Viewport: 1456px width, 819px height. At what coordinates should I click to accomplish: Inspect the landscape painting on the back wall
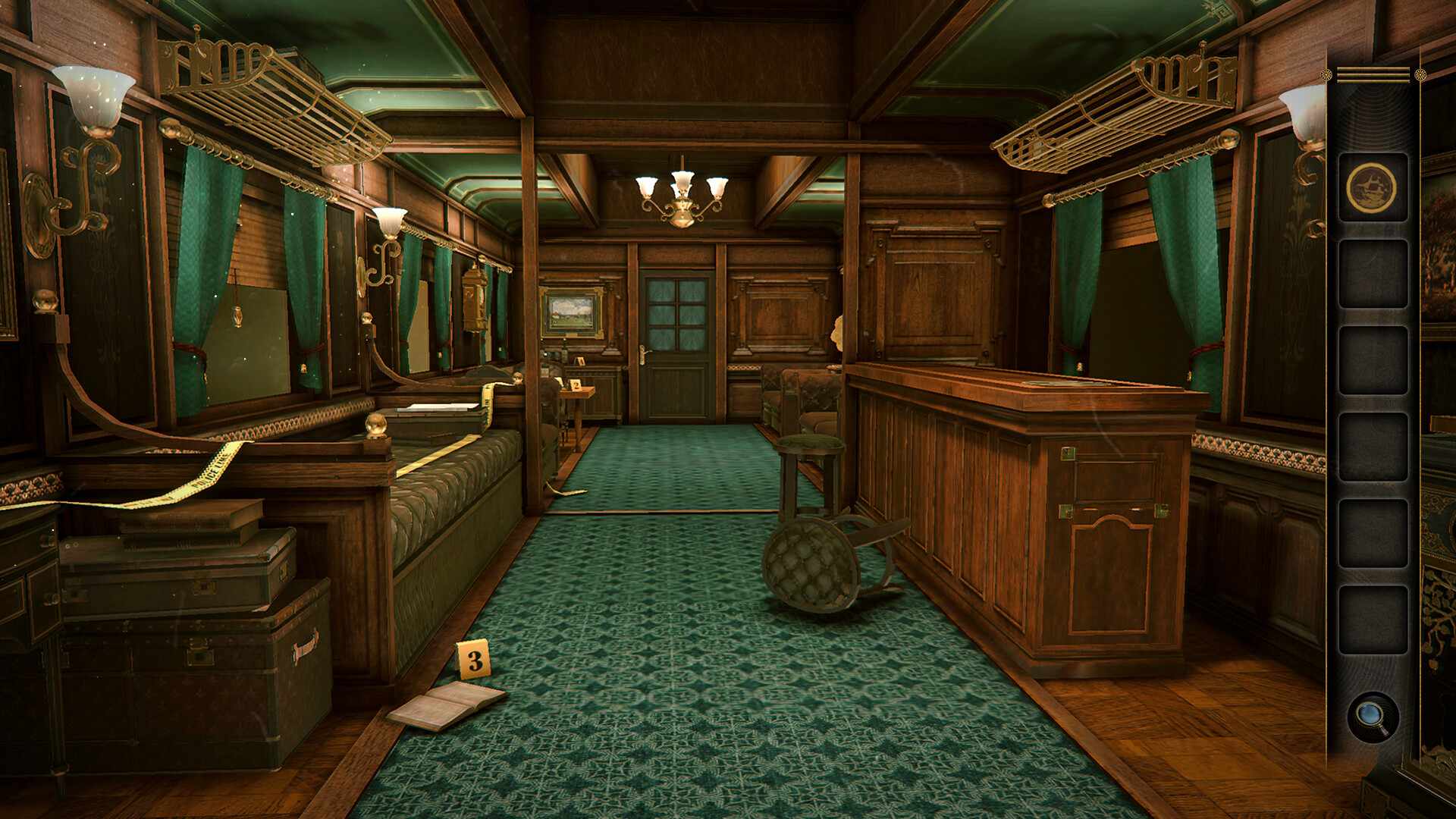coord(573,309)
